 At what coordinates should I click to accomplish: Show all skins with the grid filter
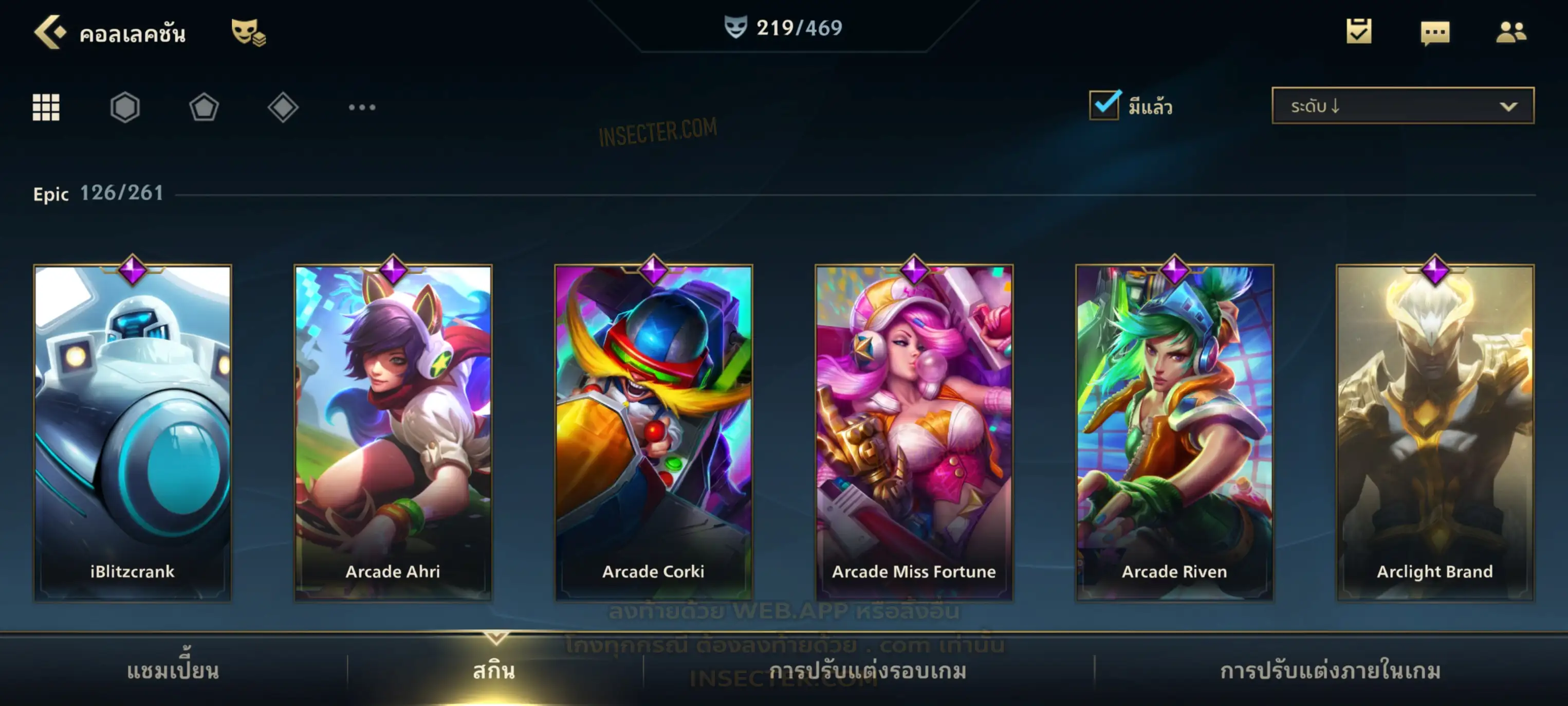46,107
